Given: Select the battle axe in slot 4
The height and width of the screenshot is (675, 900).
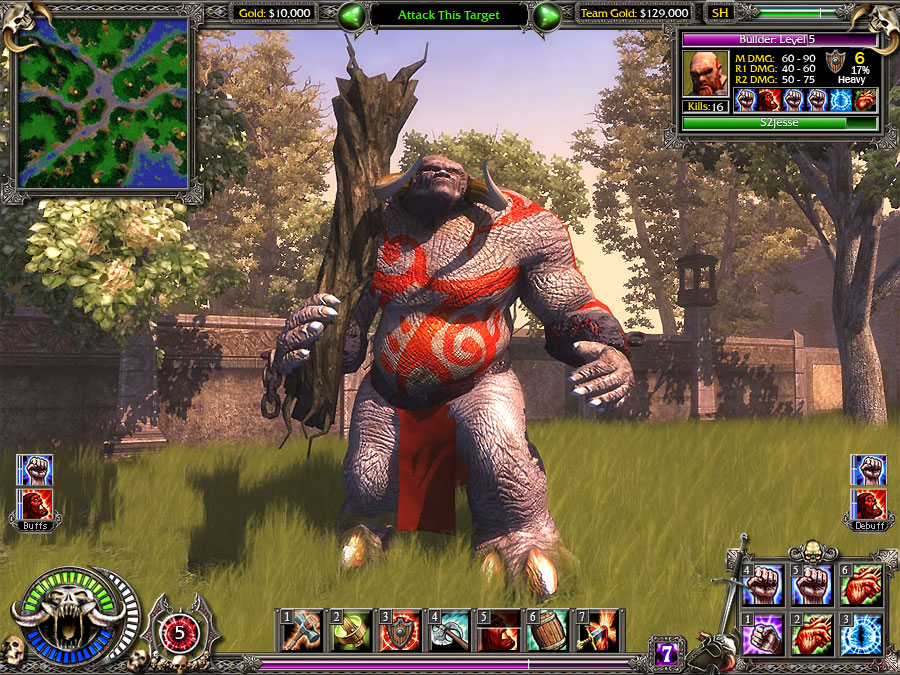Looking at the screenshot, I should click(x=449, y=631).
